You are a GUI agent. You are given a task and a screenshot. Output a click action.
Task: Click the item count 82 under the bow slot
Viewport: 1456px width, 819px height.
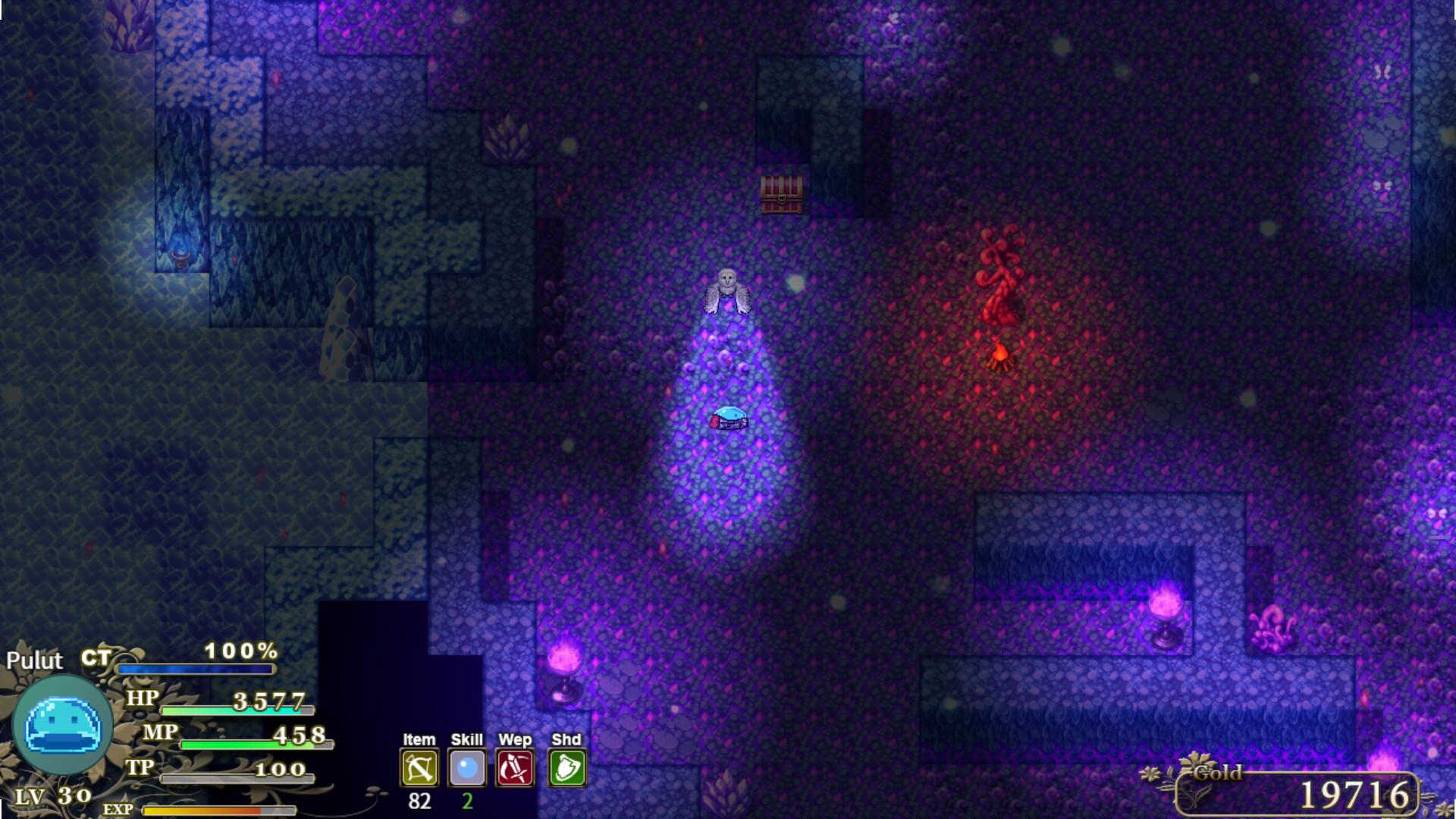point(418,799)
